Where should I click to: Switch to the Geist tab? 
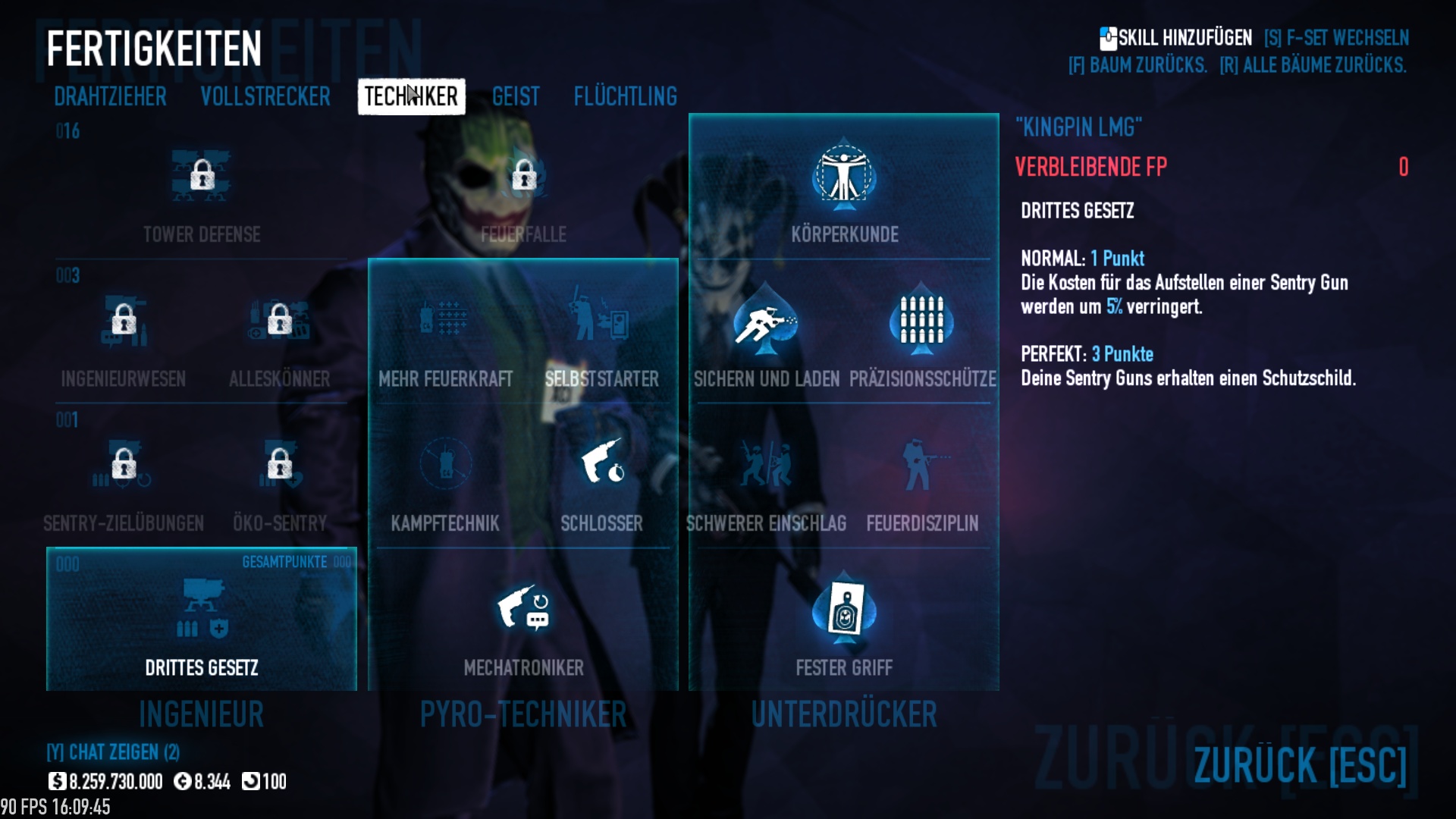point(516,96)
